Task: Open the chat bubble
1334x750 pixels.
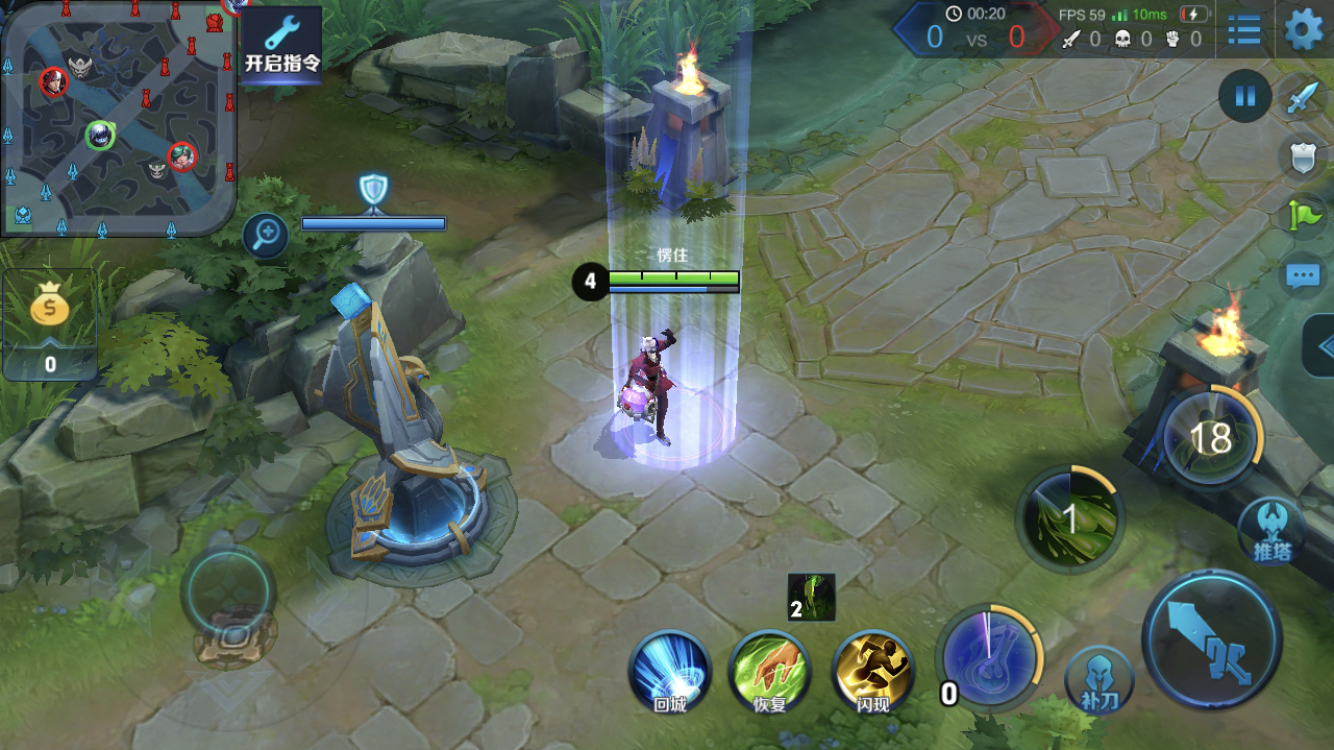Action: (x=1302, y=276)
